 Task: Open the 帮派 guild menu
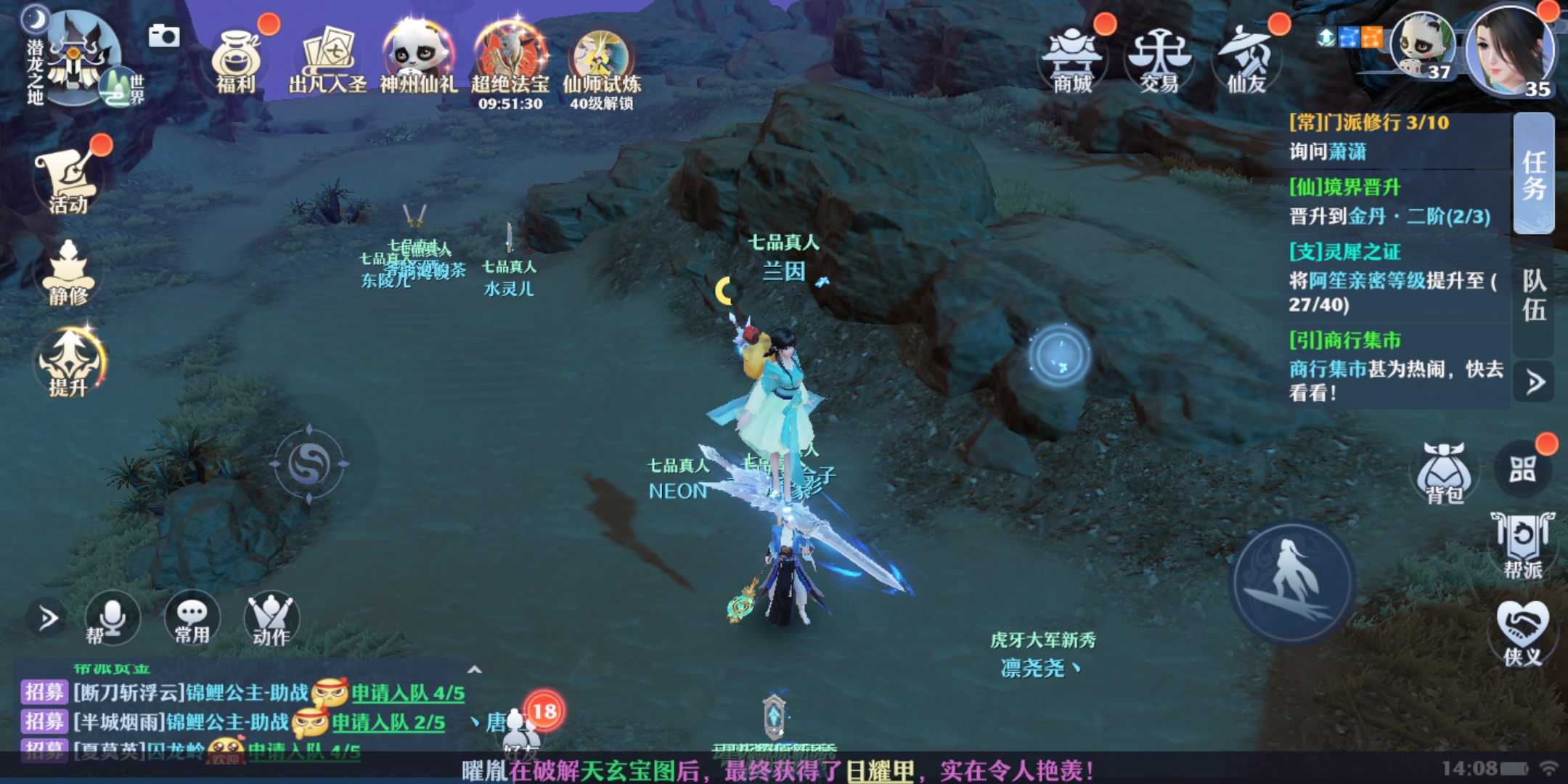pos(1522,546)
